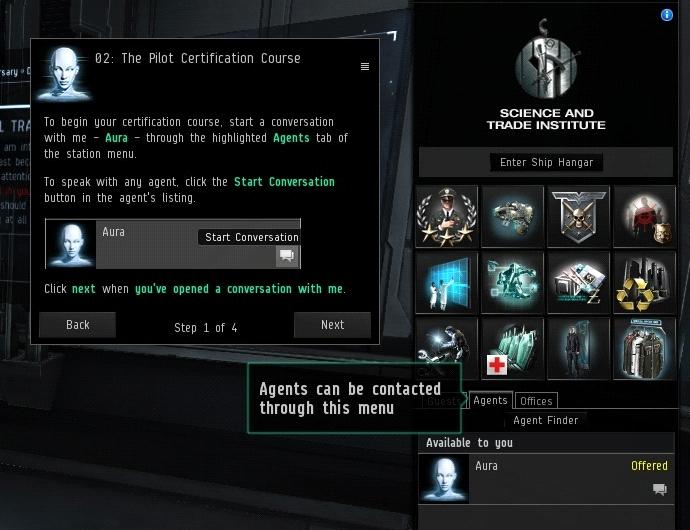Click Next in the tutorial window
This screenshot has width=690, height=530.
tap(332, 325)
